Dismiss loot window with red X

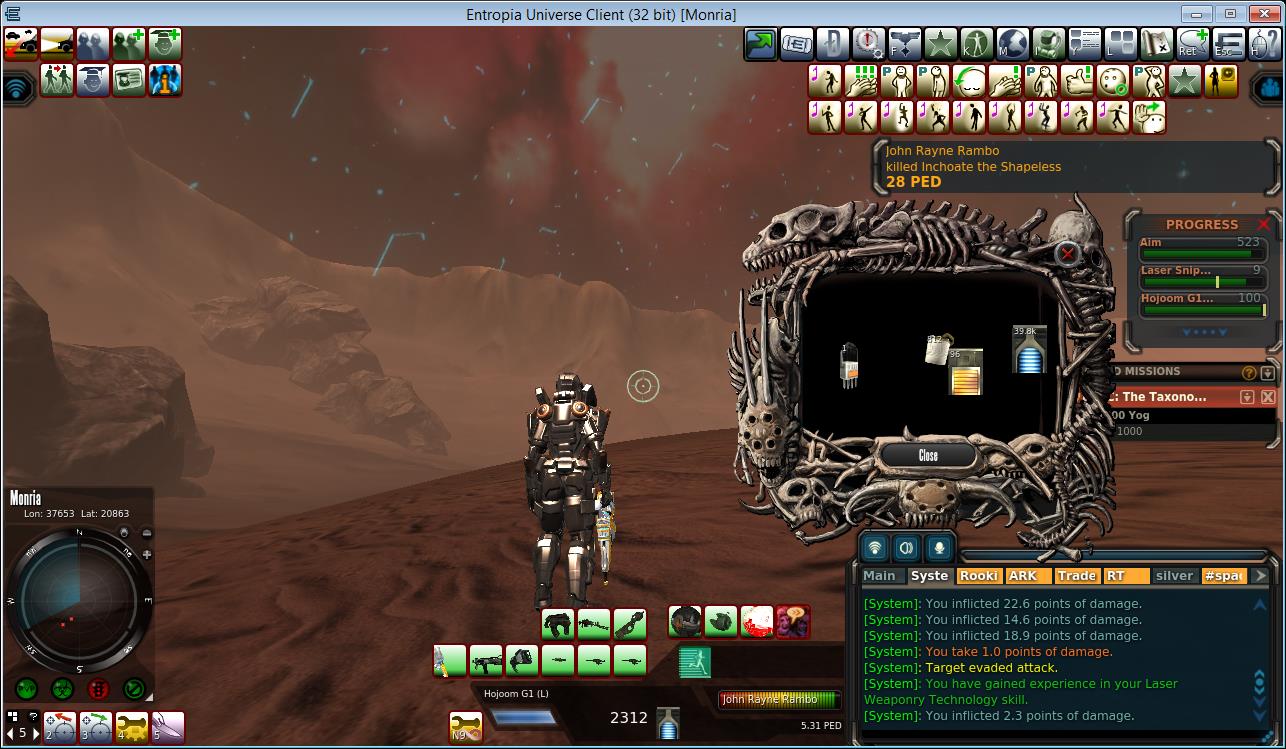1068,253
